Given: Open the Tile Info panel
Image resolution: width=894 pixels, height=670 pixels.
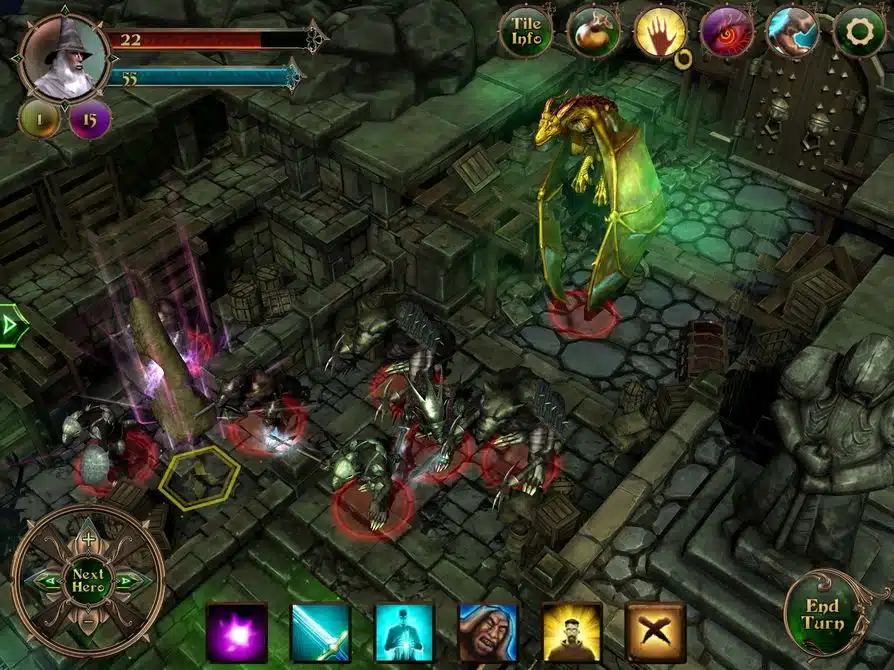Looking at the screenshot, I should 526,32.
